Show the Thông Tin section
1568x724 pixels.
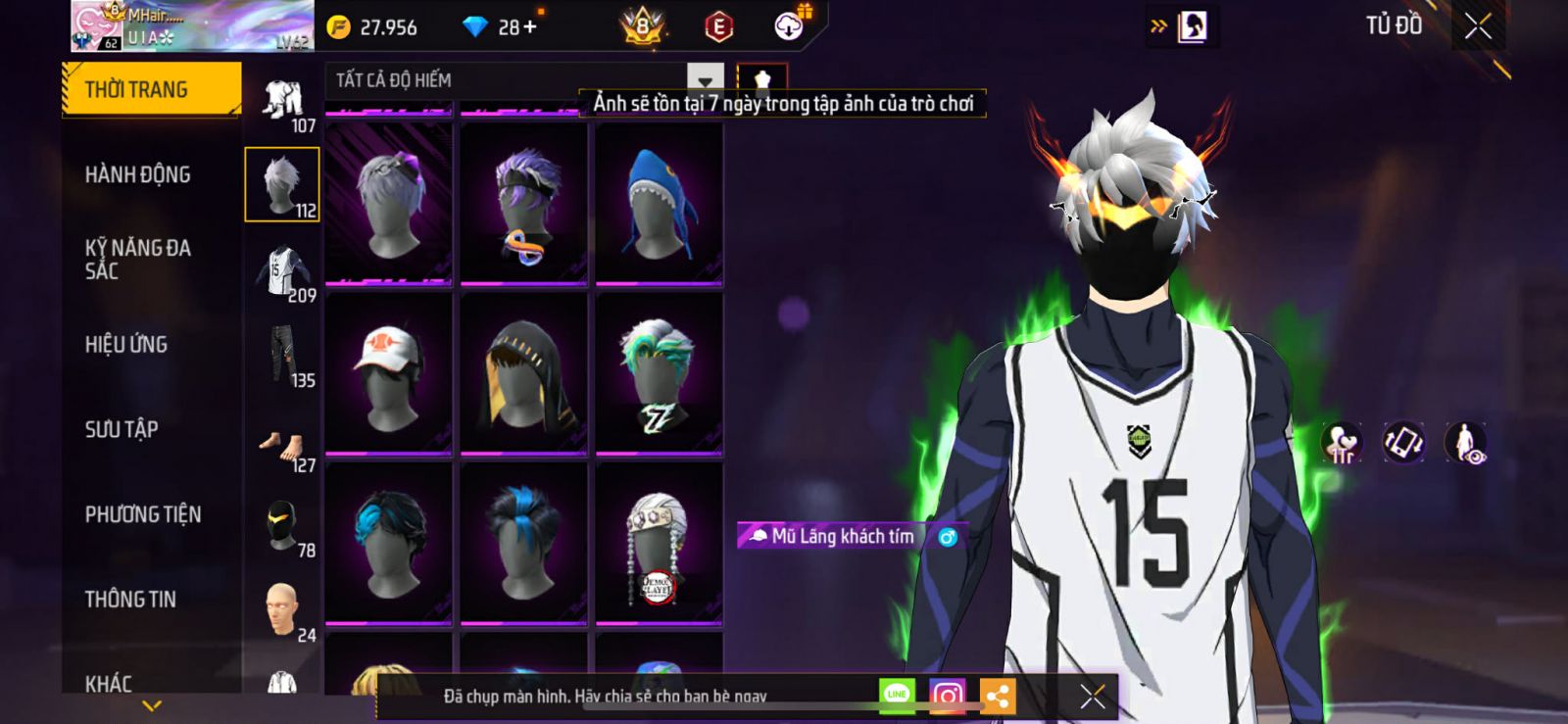pyautogui.click(x=130, y=599)
